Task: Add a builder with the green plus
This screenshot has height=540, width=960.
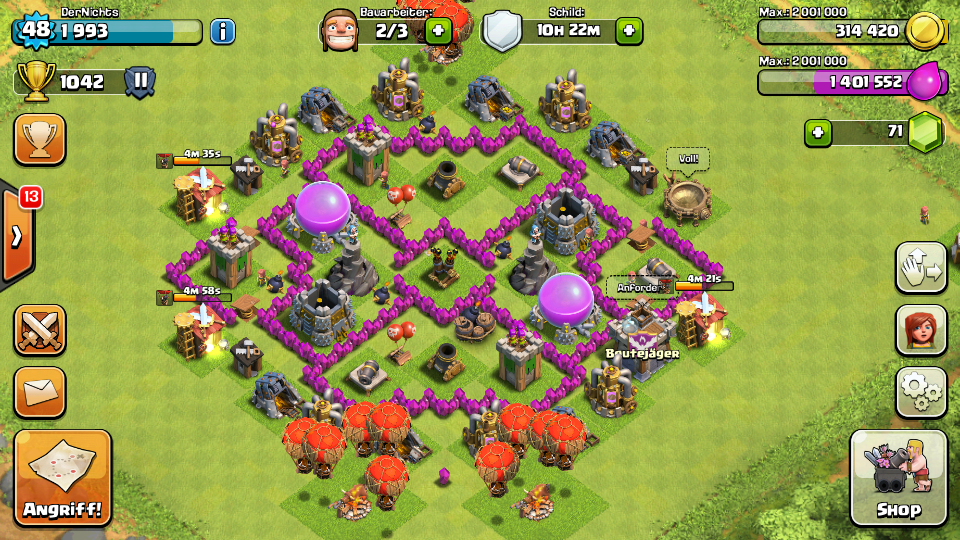Action: click(437, 31)
